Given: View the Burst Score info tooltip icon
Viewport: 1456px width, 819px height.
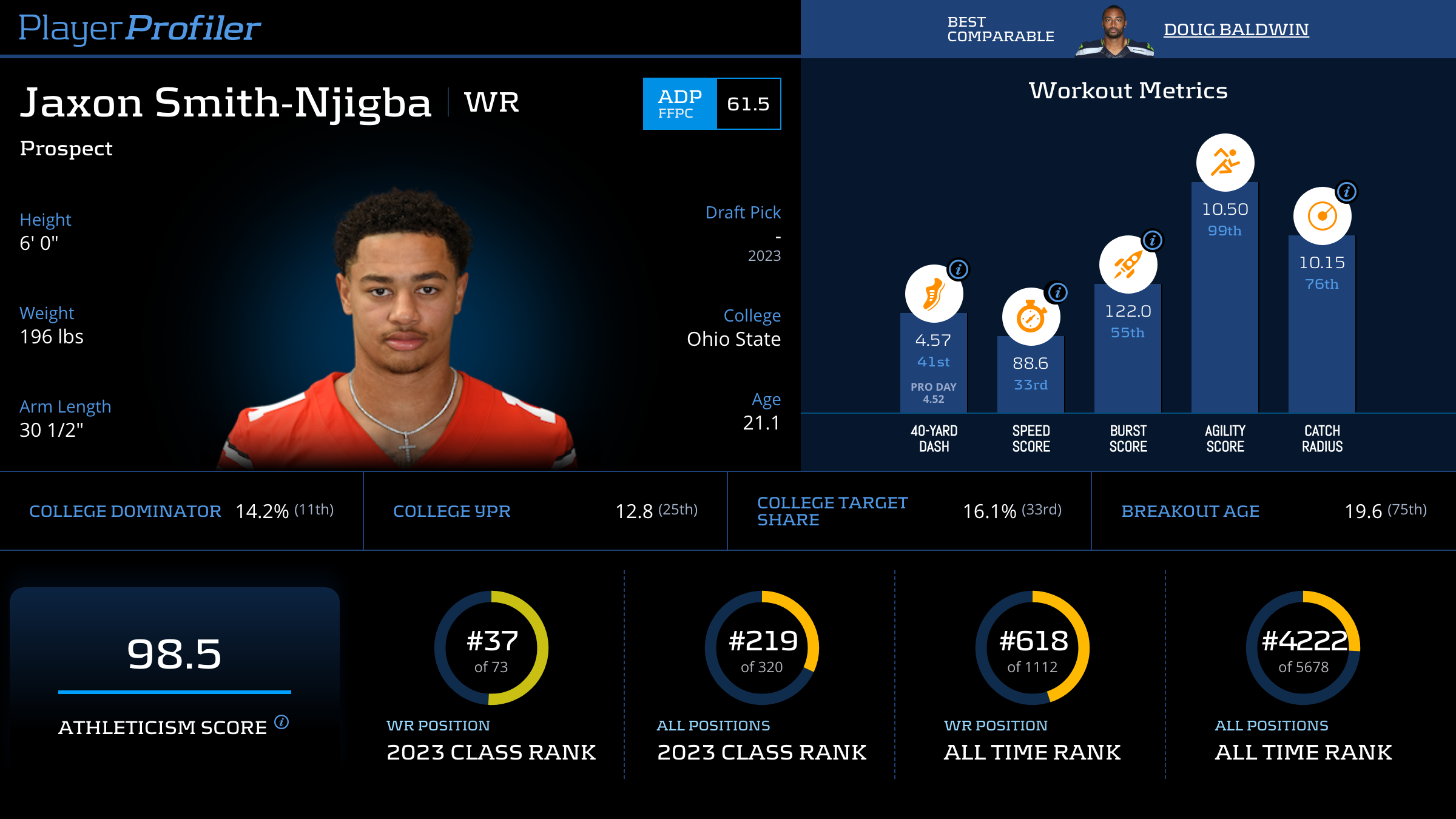Looking at the screenshot, I should click(x=1153, y=241).
